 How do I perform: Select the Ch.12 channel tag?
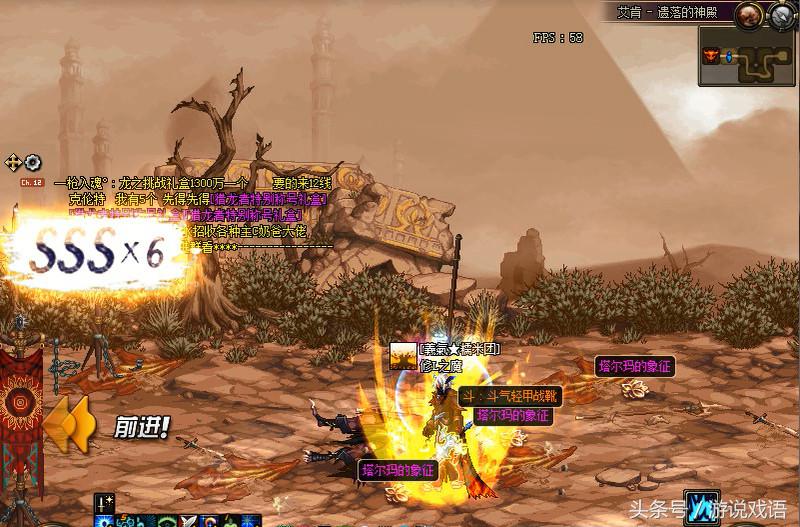coord(31,183)
